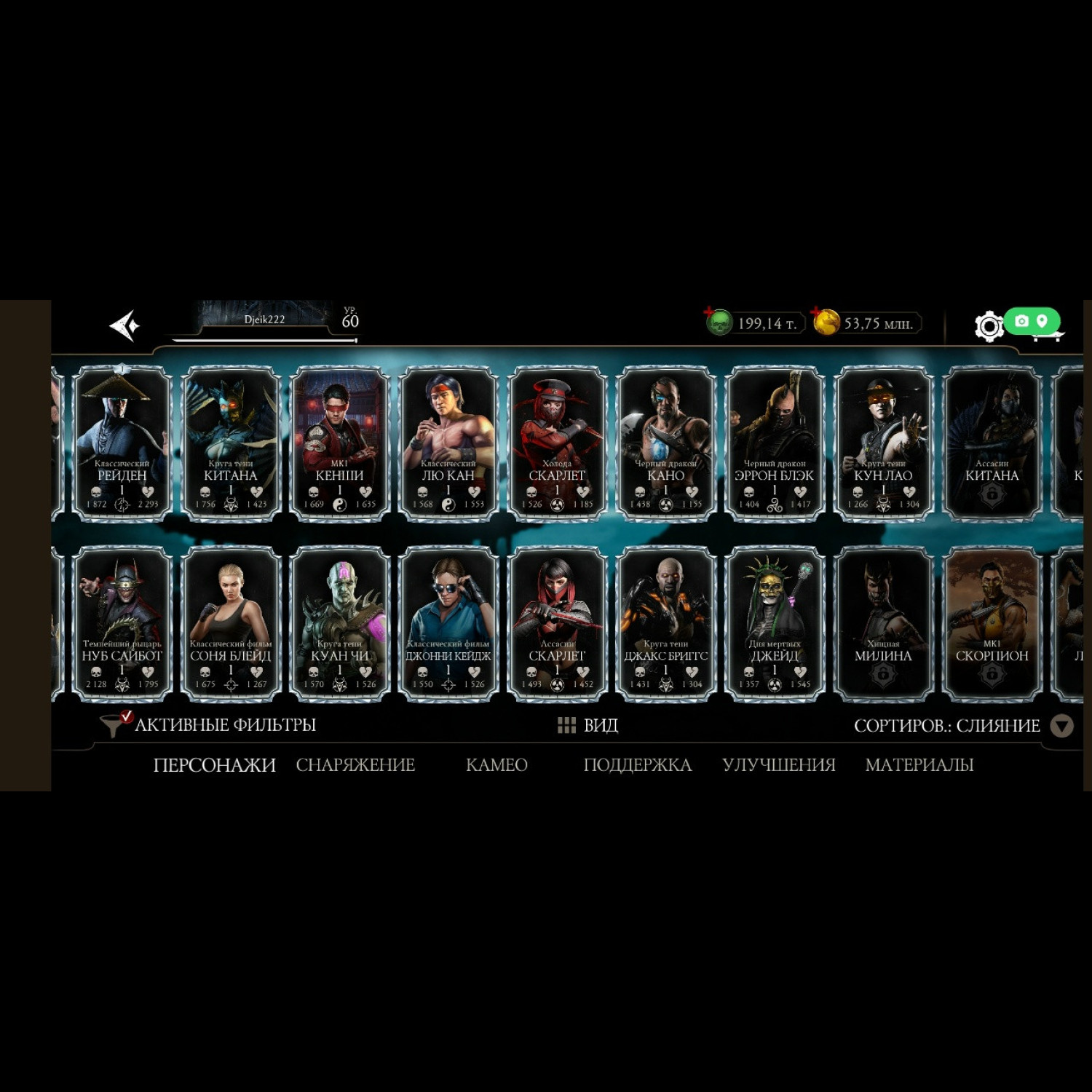Open the Материалы tab
The height and width of the screenshot is (1092, 1092).
point(919,764)
